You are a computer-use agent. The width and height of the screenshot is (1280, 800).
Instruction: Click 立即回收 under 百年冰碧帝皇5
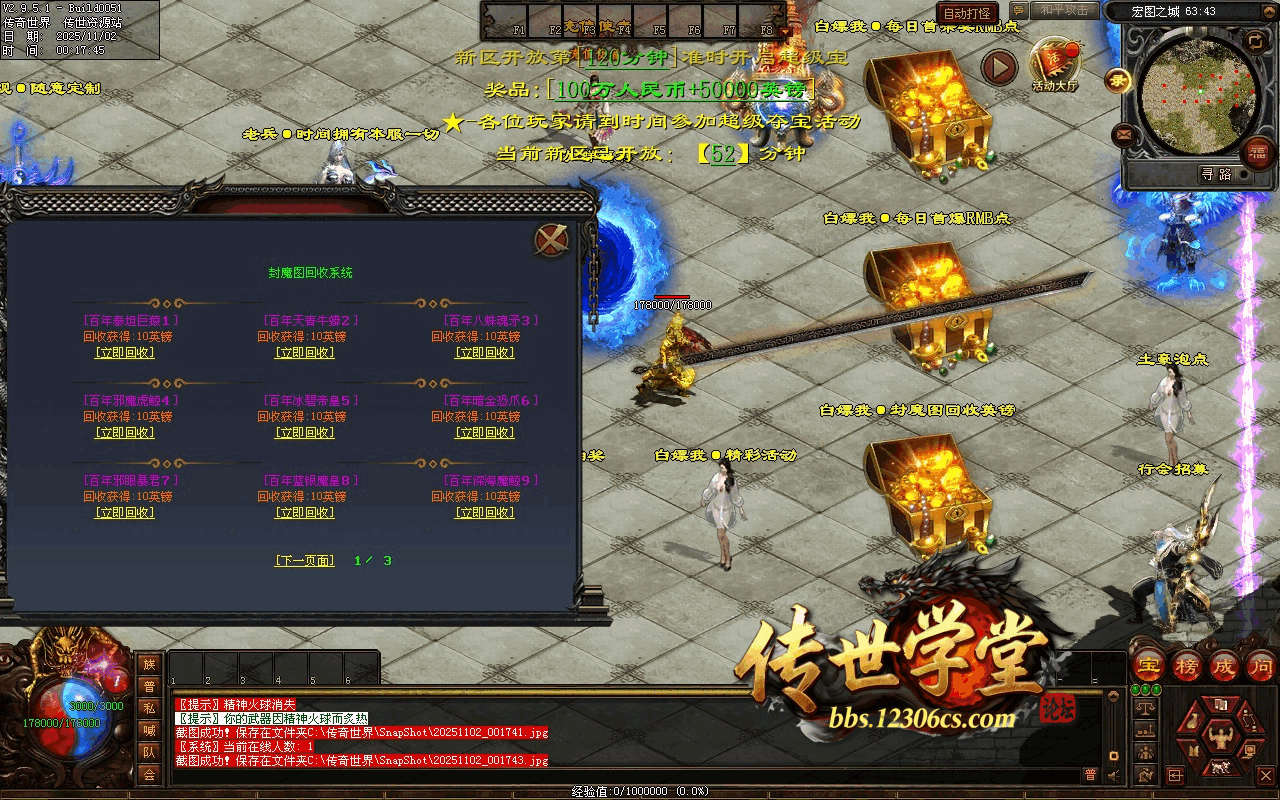tap(305, 433)
